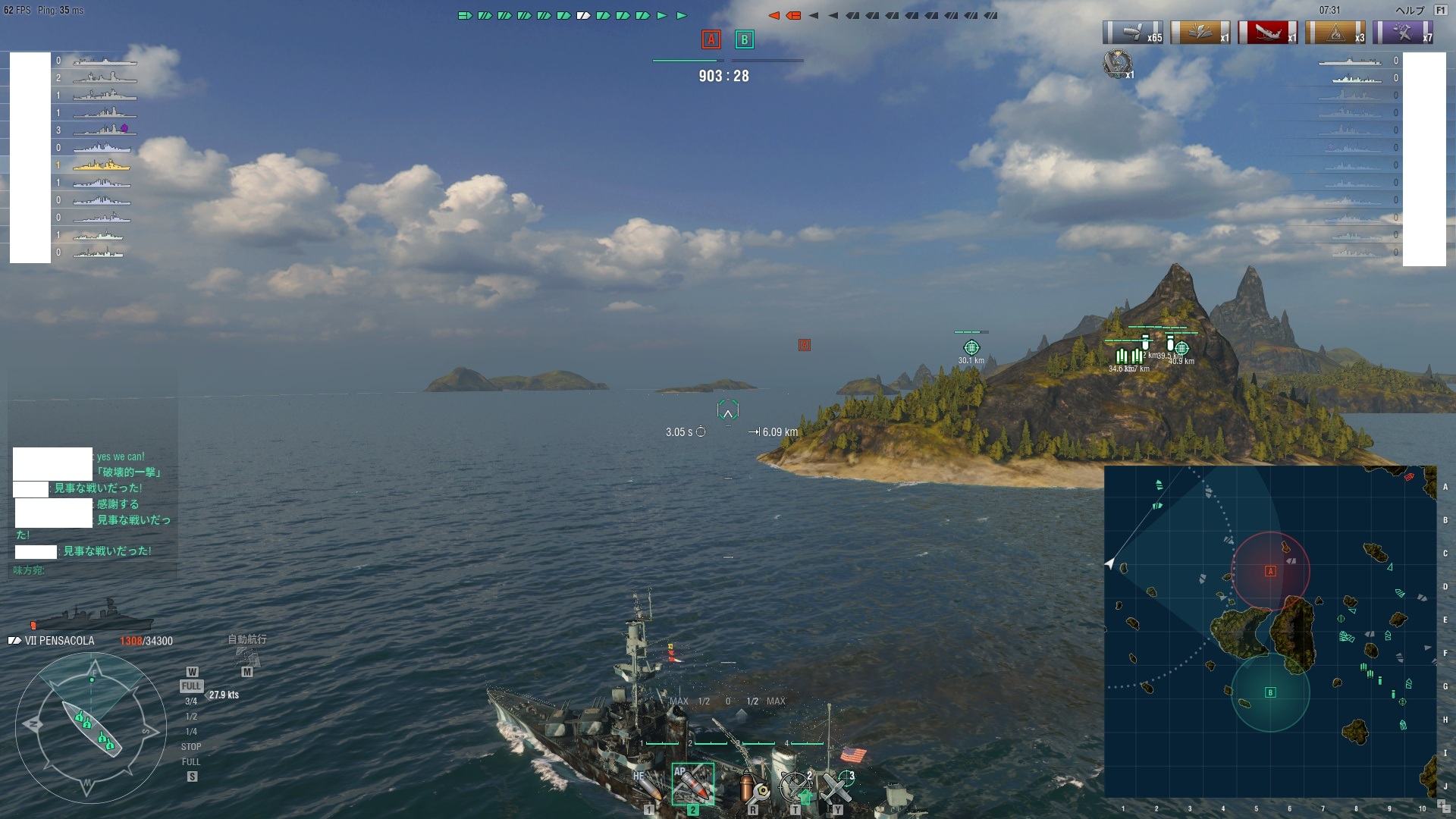Click capture point A marker on minimap
The image size is (1456, 819).
click(x=1270, y=571)
